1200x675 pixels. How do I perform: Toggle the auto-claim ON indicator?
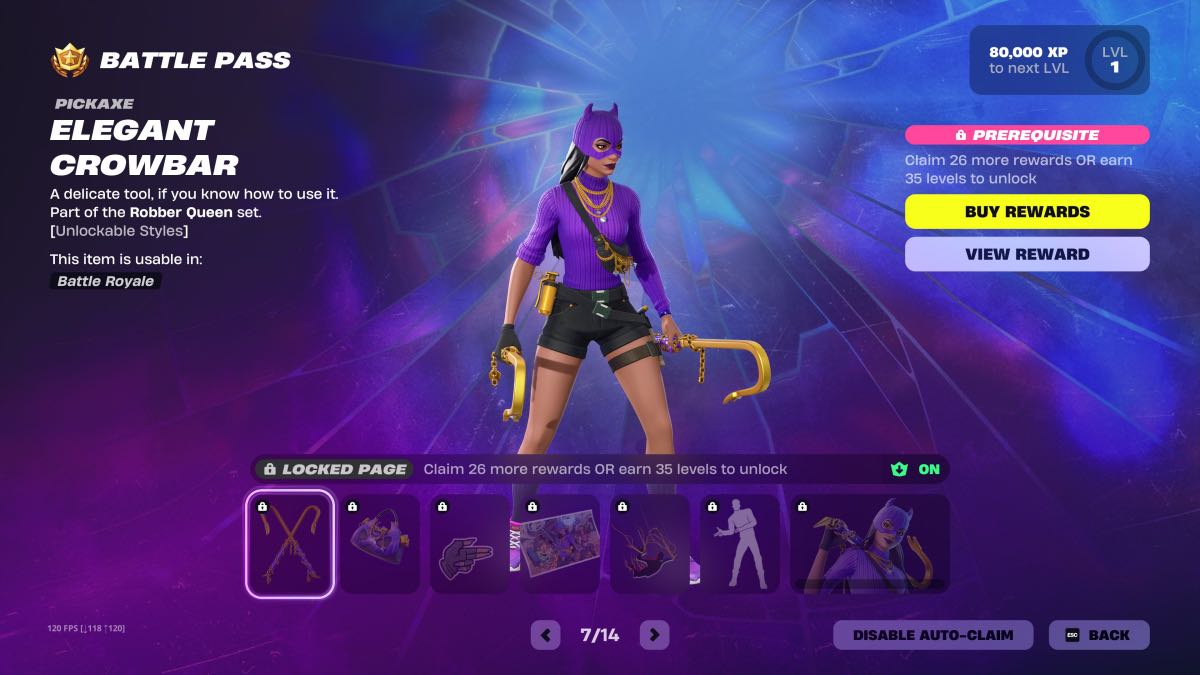pos(917,469)
